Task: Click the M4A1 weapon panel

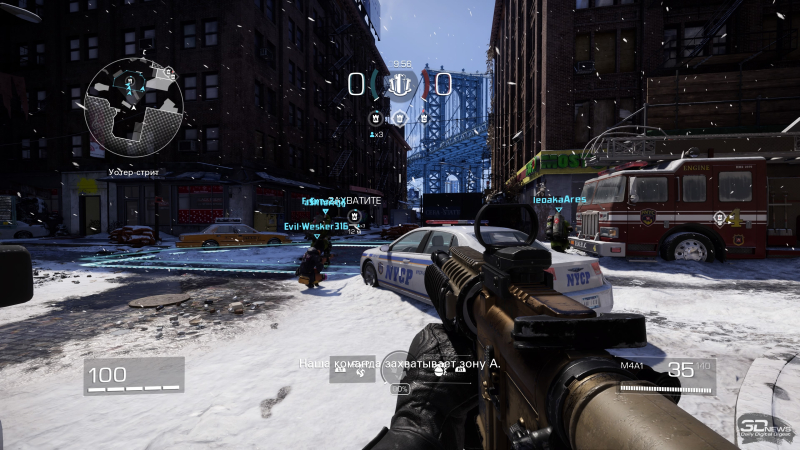Action: tap(665, 374)
